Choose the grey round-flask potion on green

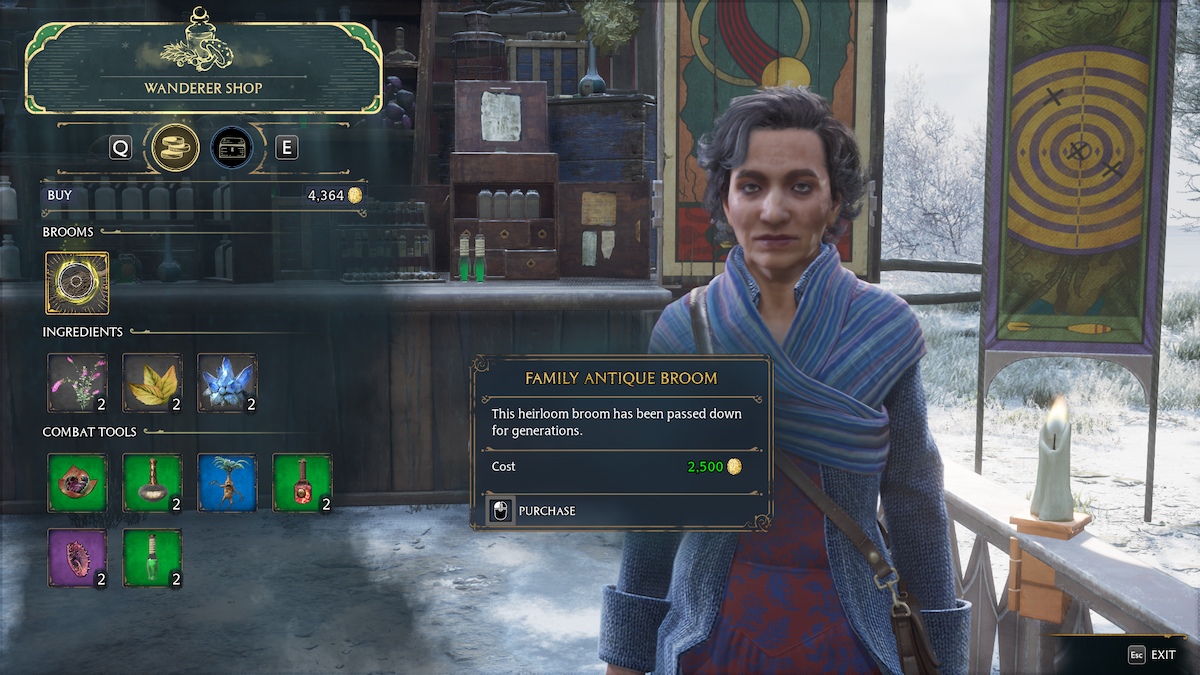[x=152, y=483]
